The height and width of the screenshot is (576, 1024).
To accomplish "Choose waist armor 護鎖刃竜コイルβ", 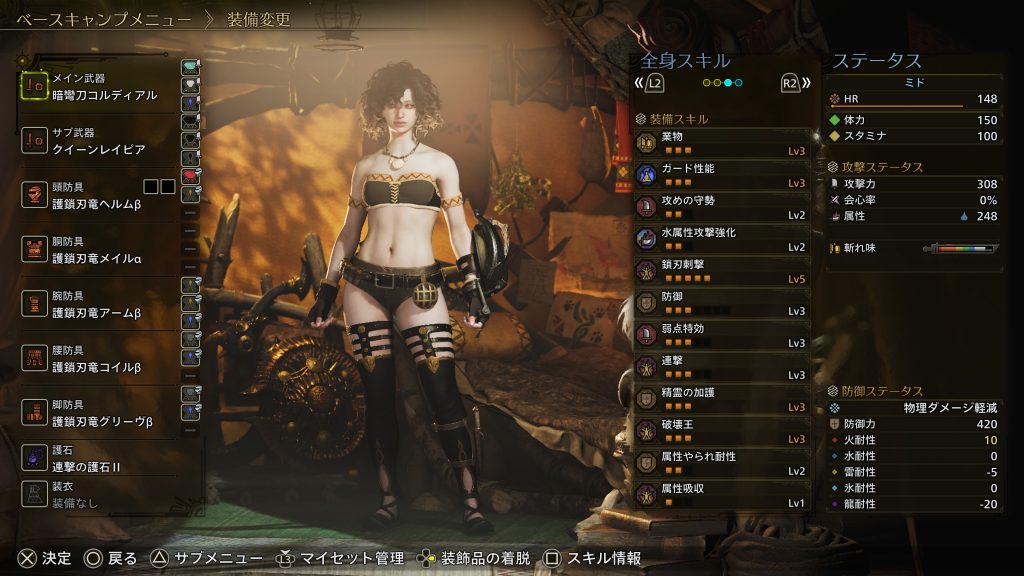I will coord(98,358).
